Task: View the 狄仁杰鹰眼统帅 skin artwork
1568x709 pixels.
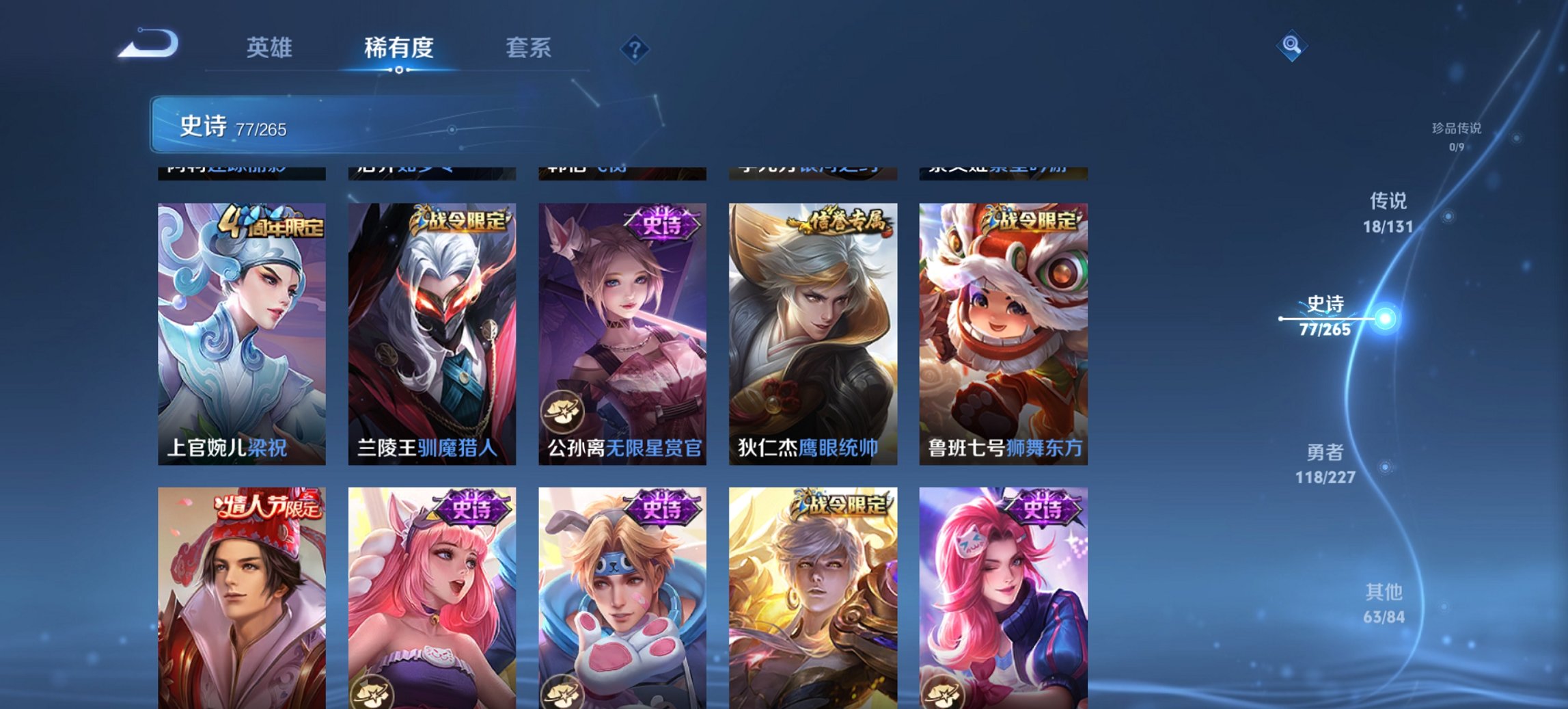Action: click(812, 328)
